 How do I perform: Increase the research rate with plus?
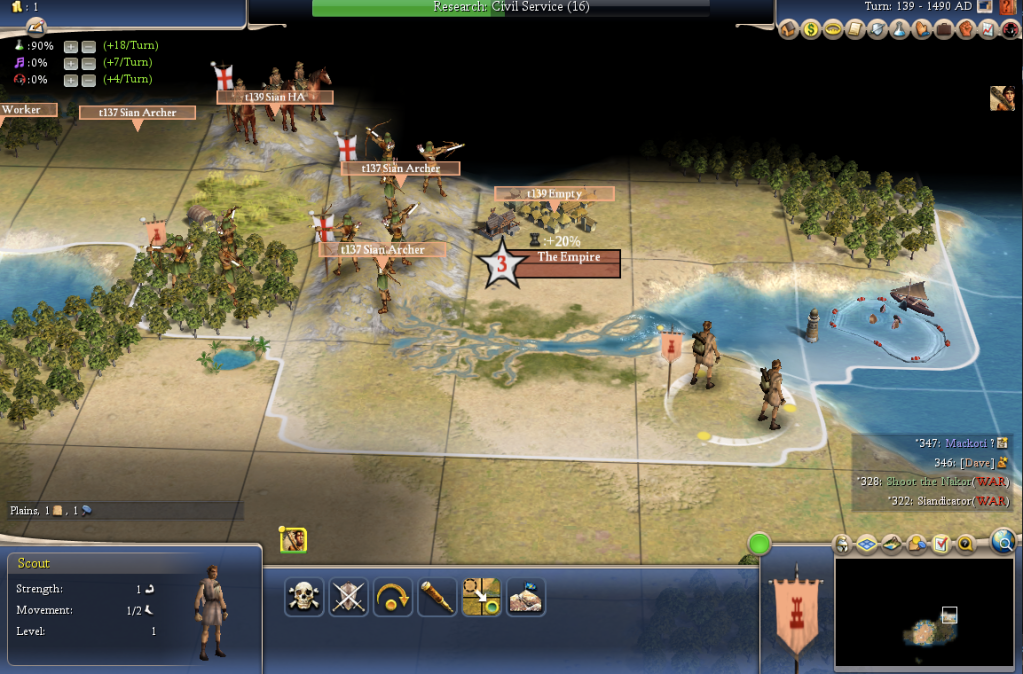click(71, 47)
